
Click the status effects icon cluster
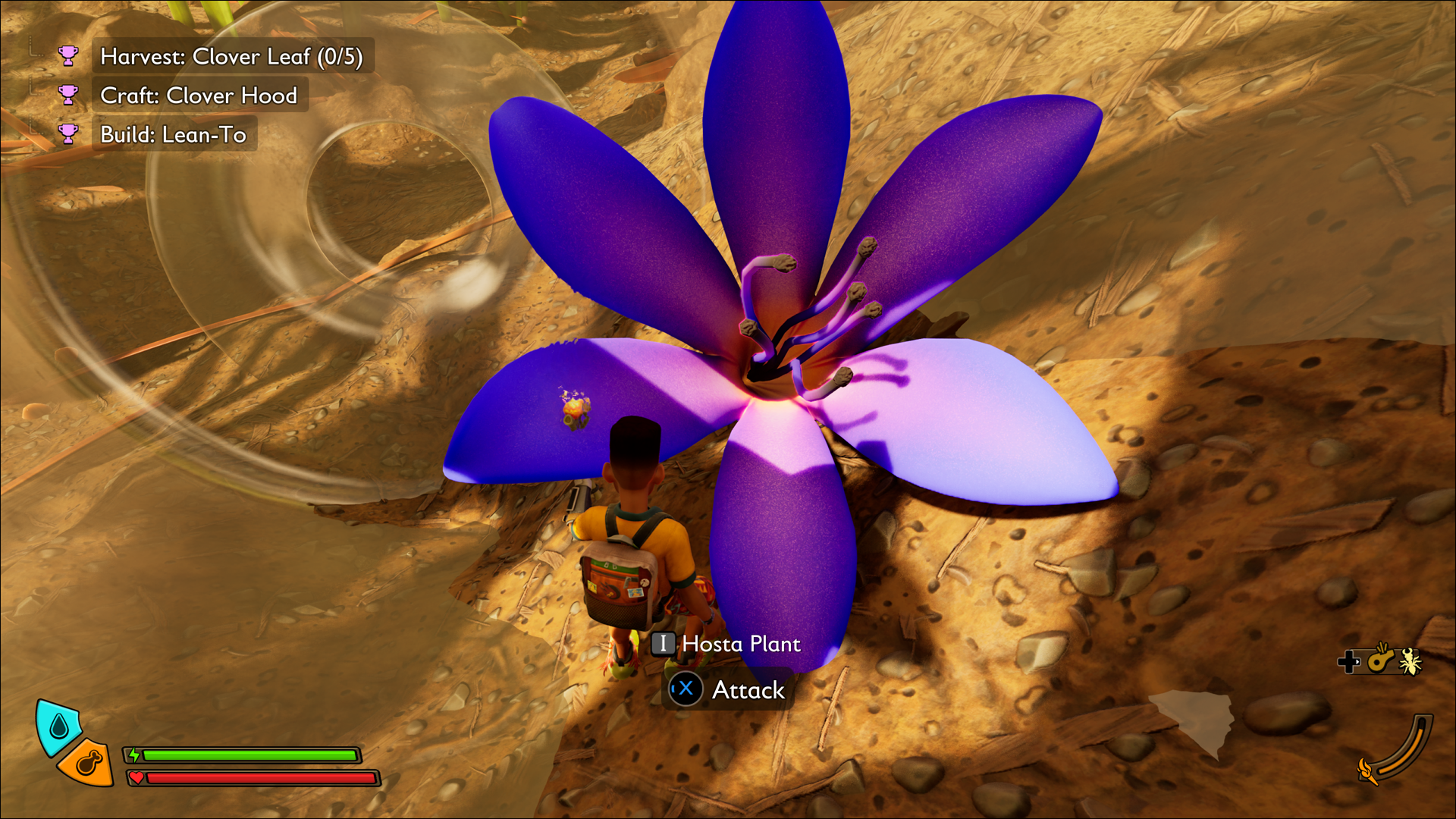[1380, 661]
